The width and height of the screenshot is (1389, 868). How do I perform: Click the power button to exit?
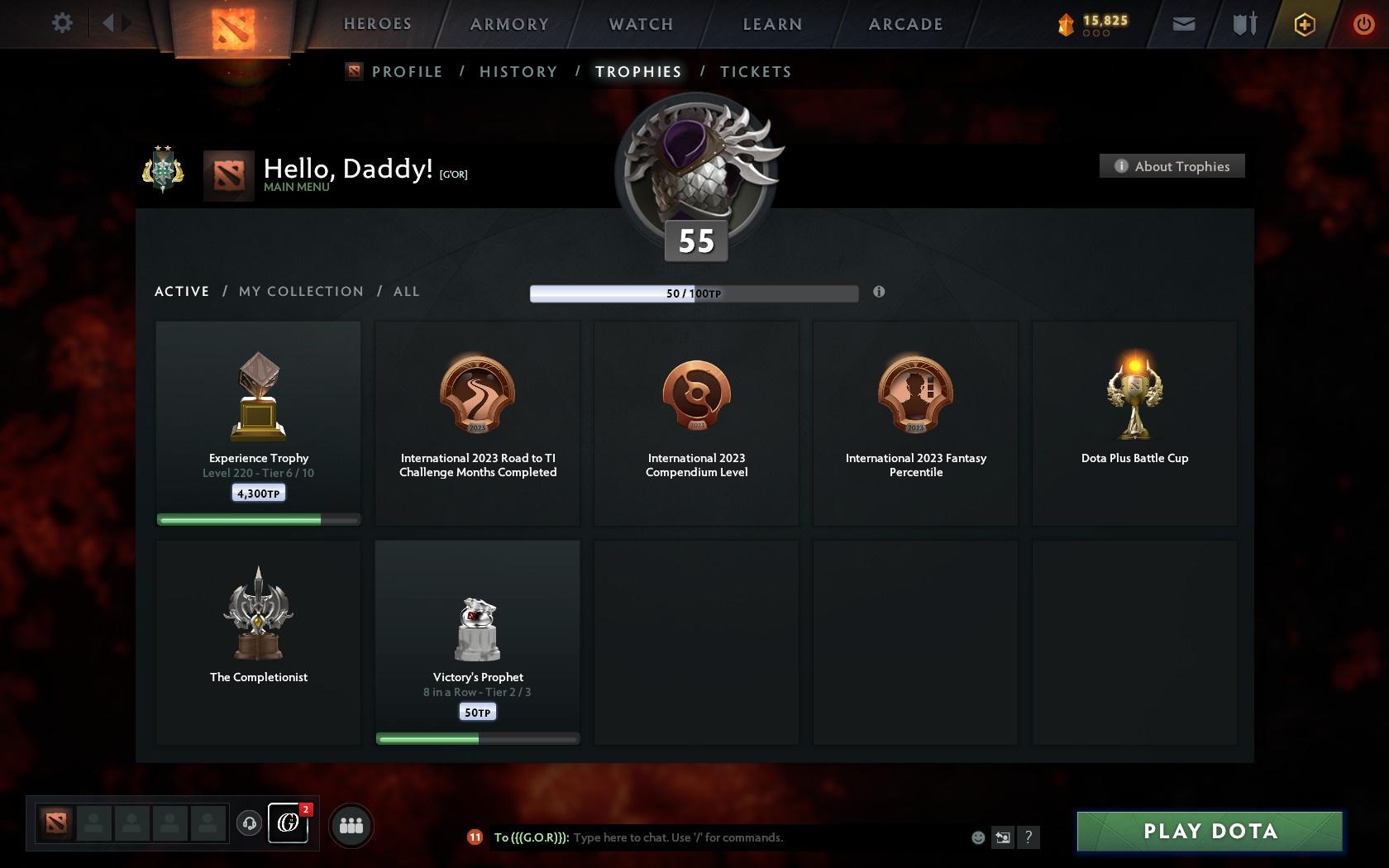(1364, 24)
